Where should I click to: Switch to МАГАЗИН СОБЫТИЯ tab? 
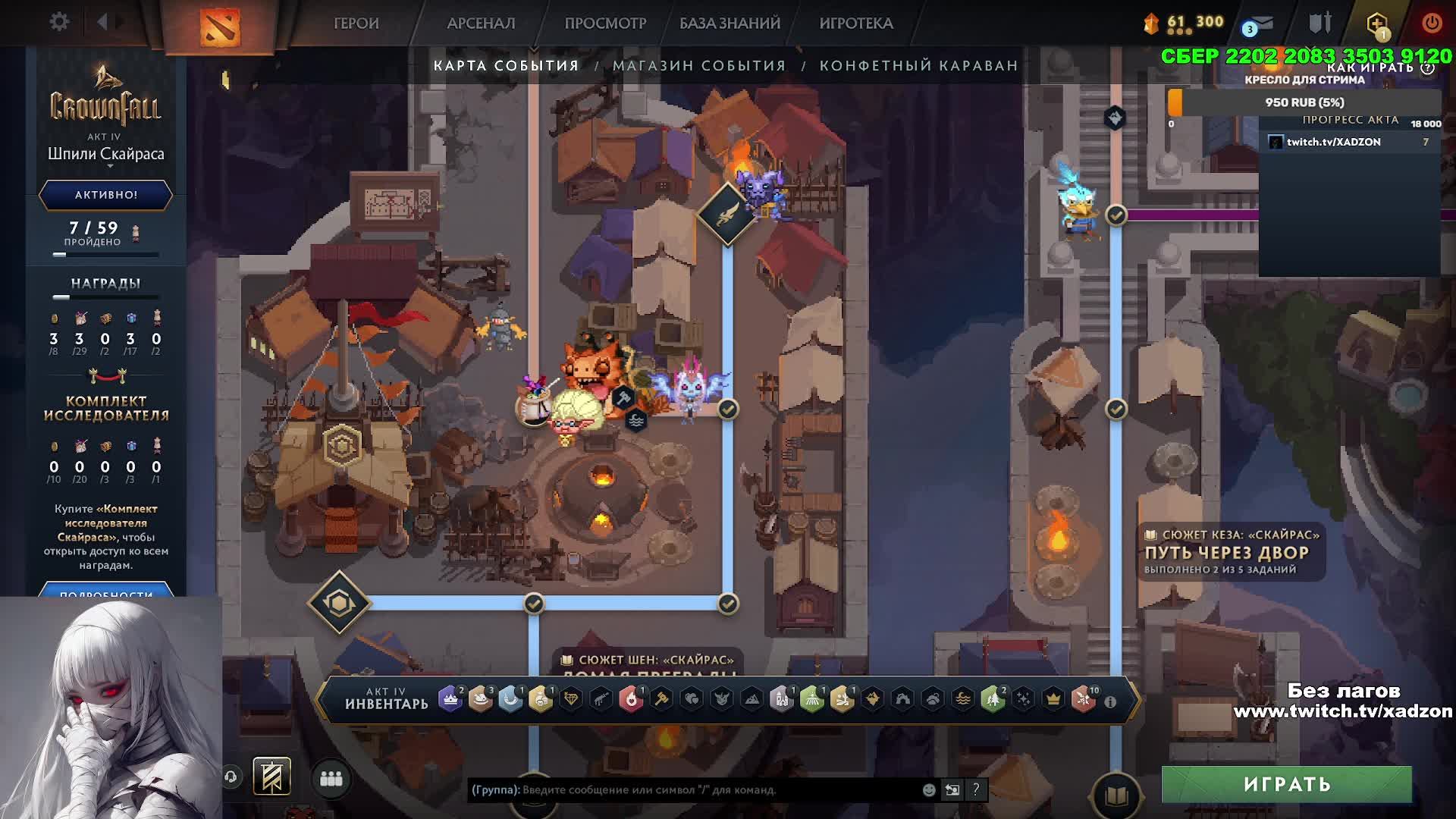[x=699, y=66]
